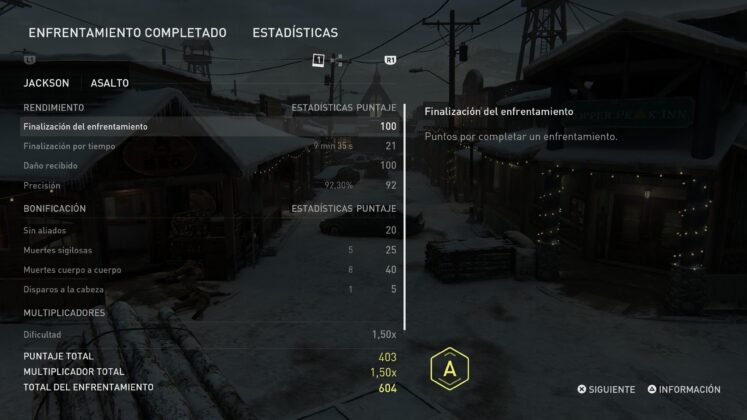Select the Finalización del enfrentamiento row
The image size is (747, 420).
click(209, 127)
